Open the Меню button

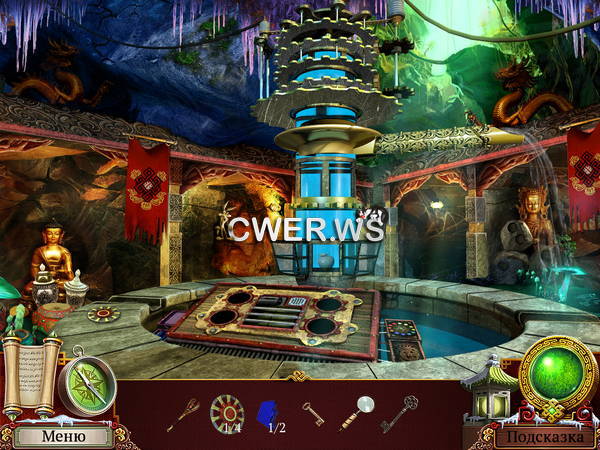(x=62, y=436)
